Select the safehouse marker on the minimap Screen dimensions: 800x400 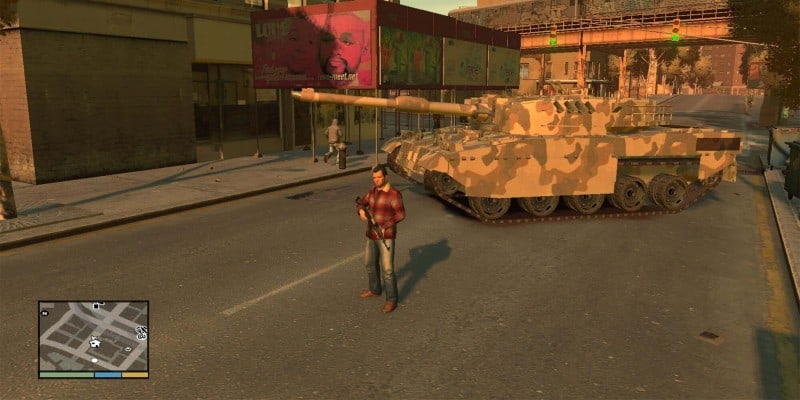[95, 343]
